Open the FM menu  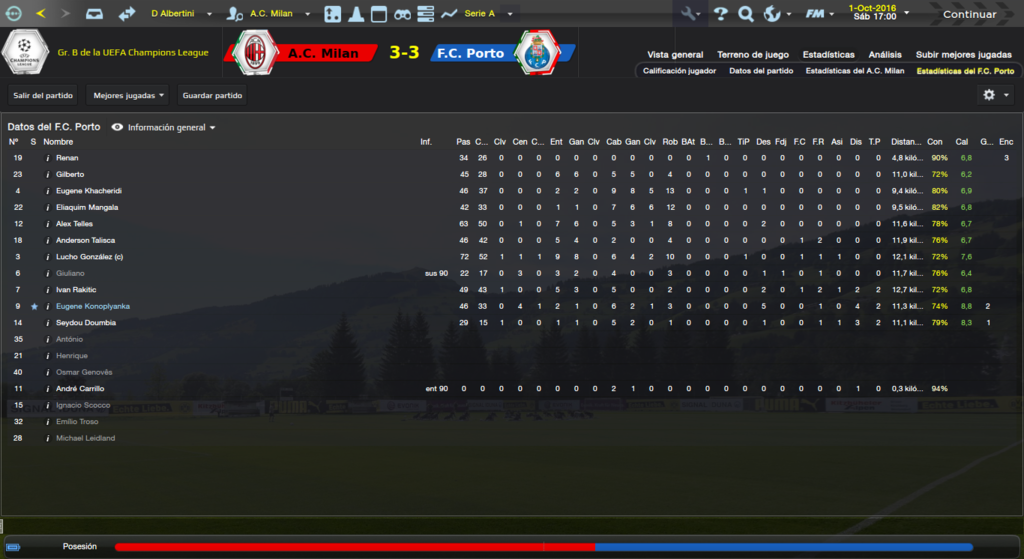point(821,14)
